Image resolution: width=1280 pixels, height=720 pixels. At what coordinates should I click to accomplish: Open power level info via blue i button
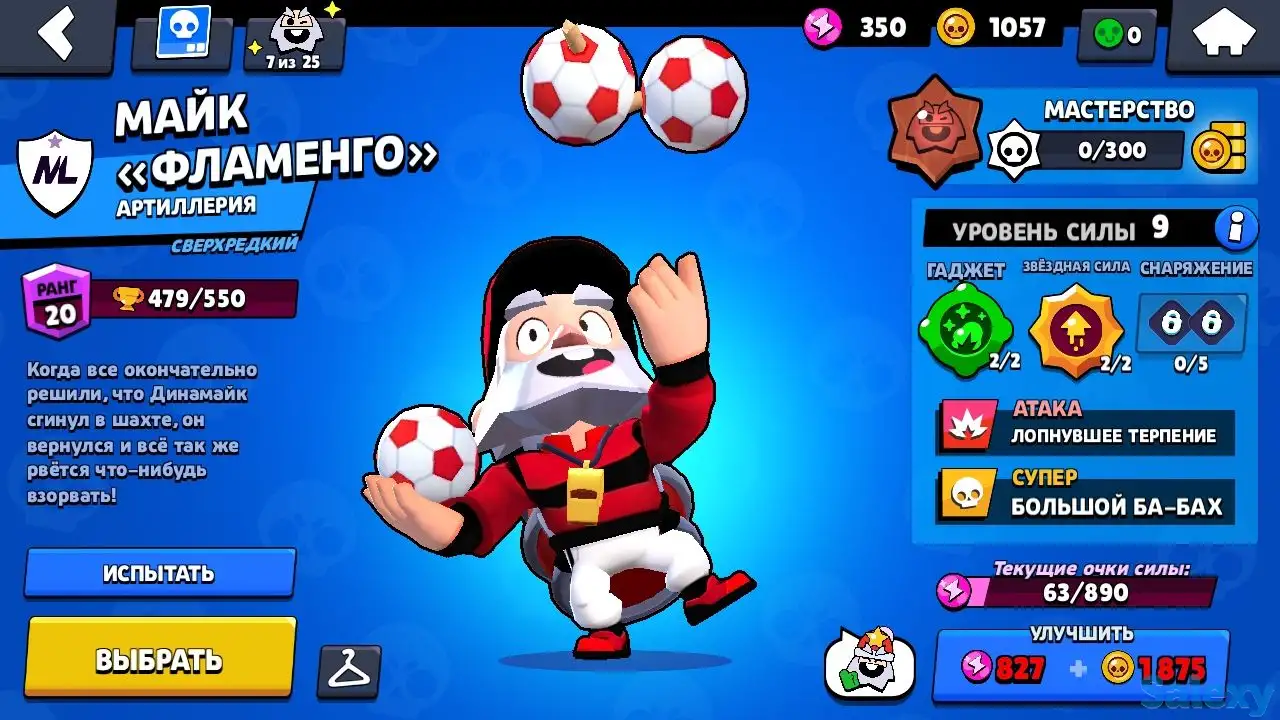pyautogui.click(x=1236, y=228)
